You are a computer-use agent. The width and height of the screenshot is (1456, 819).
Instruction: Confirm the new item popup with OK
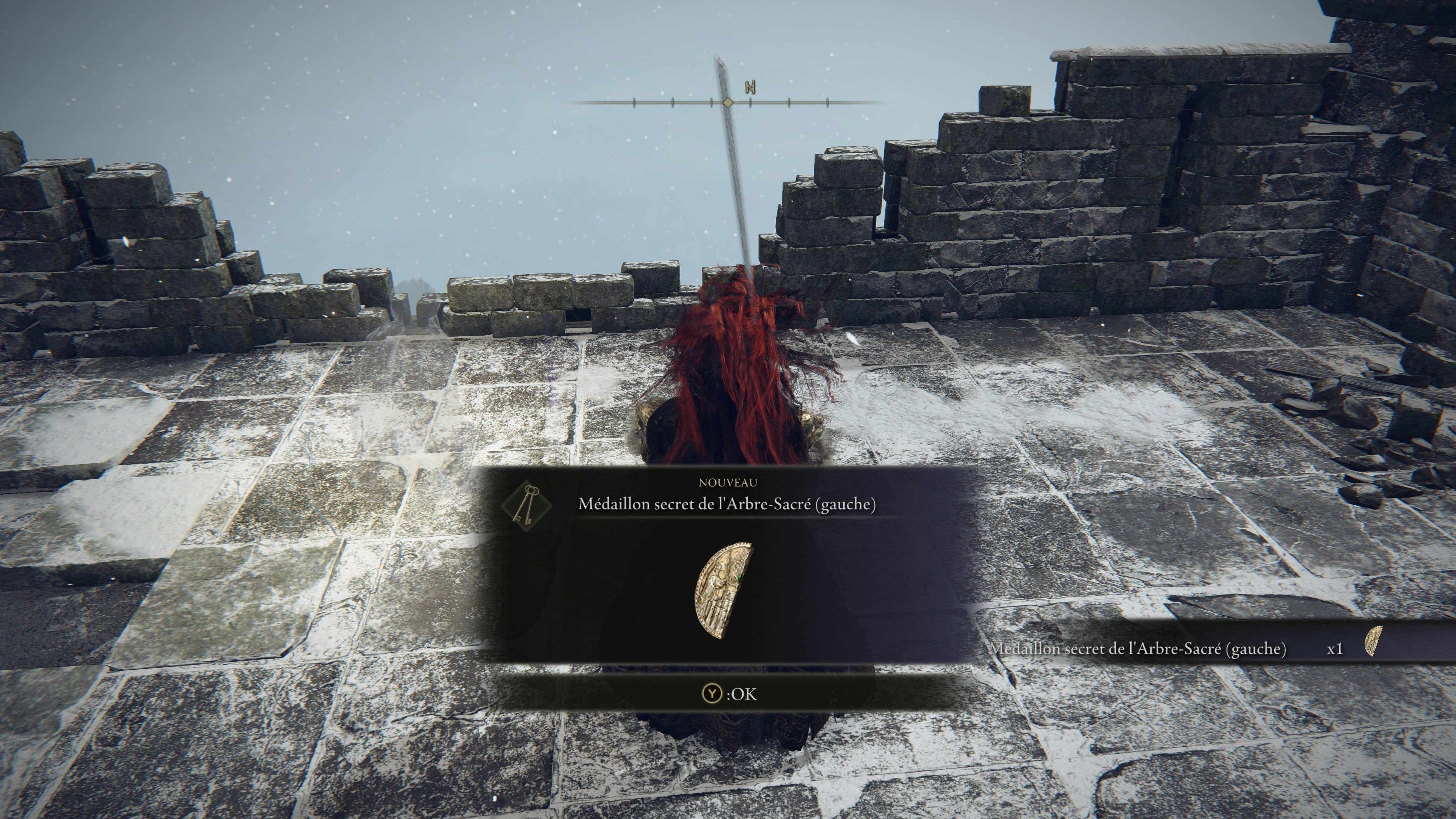(728, 693)
